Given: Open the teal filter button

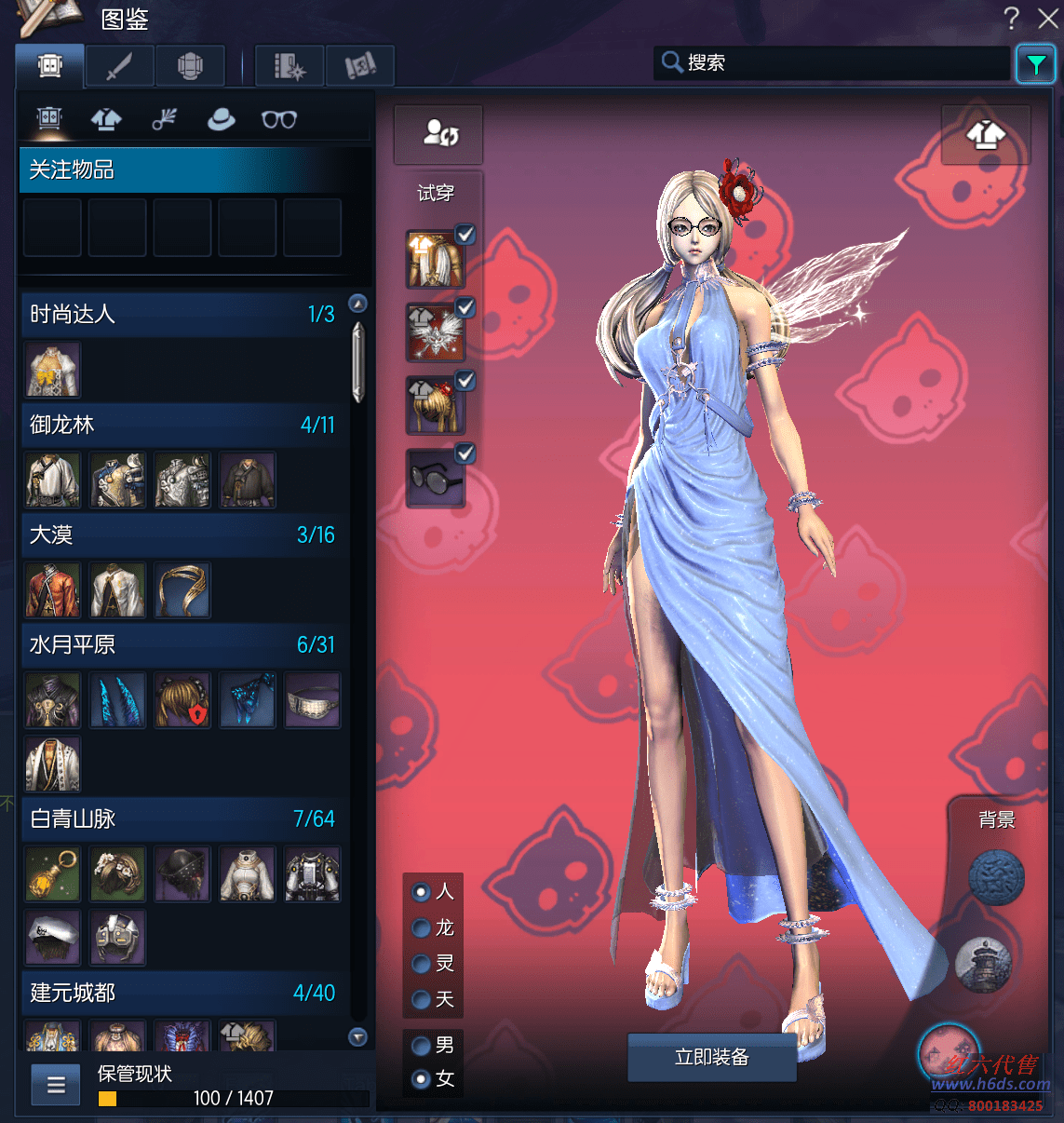Looking at the screenshot, I should (1035, 64).
